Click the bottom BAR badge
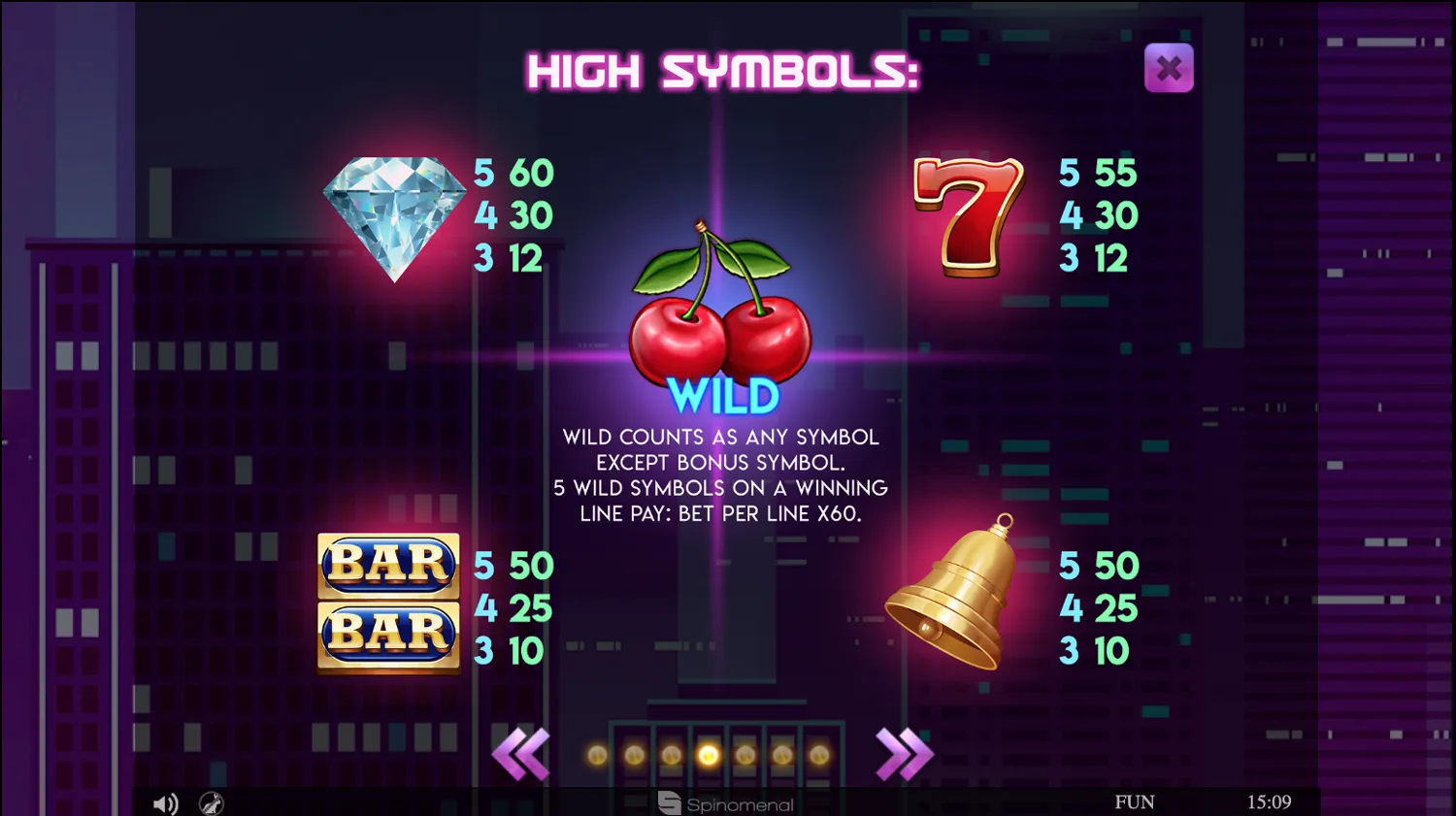Screen dimensions: 1456x816 click(x=387, y=634)
